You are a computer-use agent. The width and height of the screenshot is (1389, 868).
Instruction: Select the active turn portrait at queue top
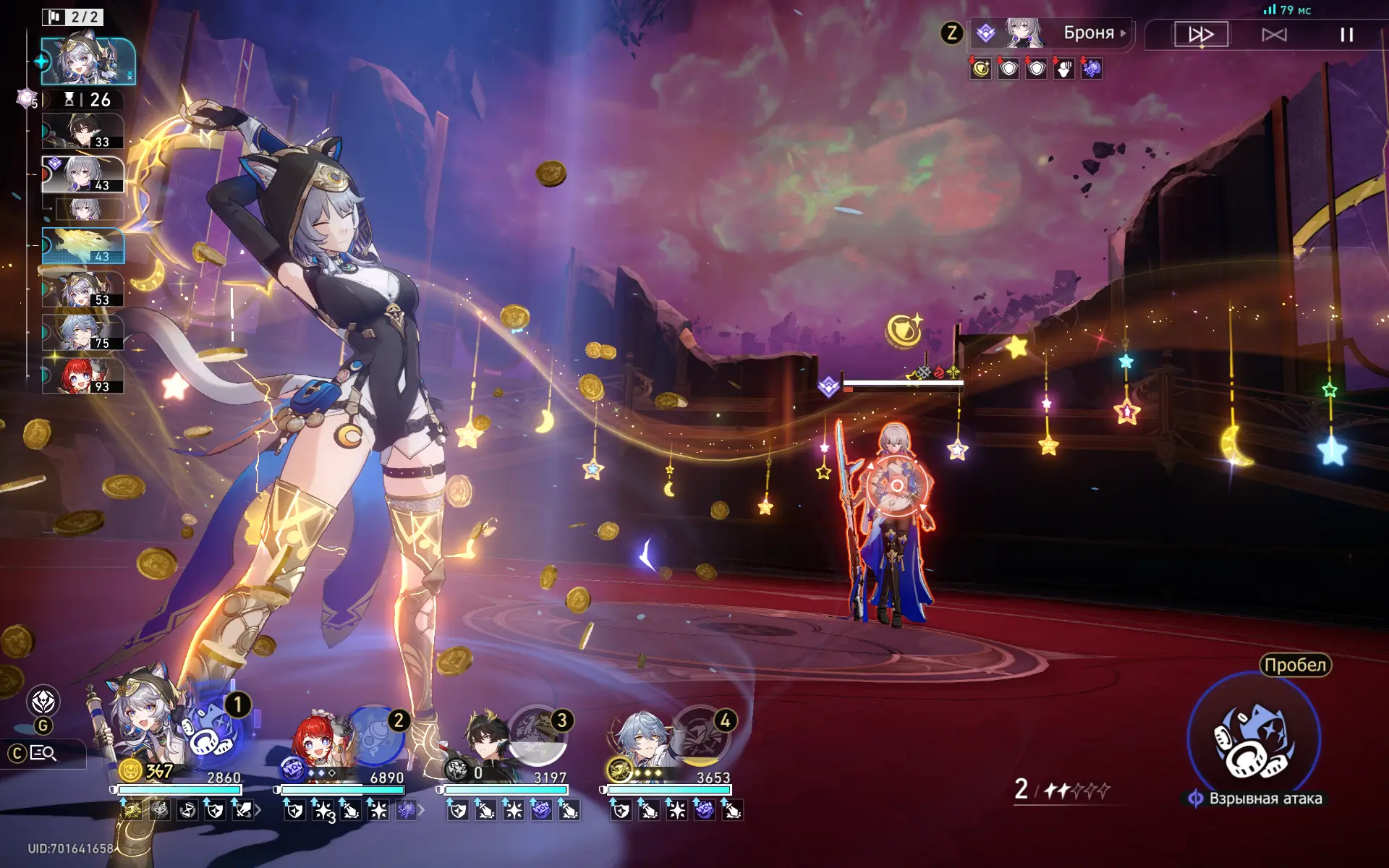[88, 62]
